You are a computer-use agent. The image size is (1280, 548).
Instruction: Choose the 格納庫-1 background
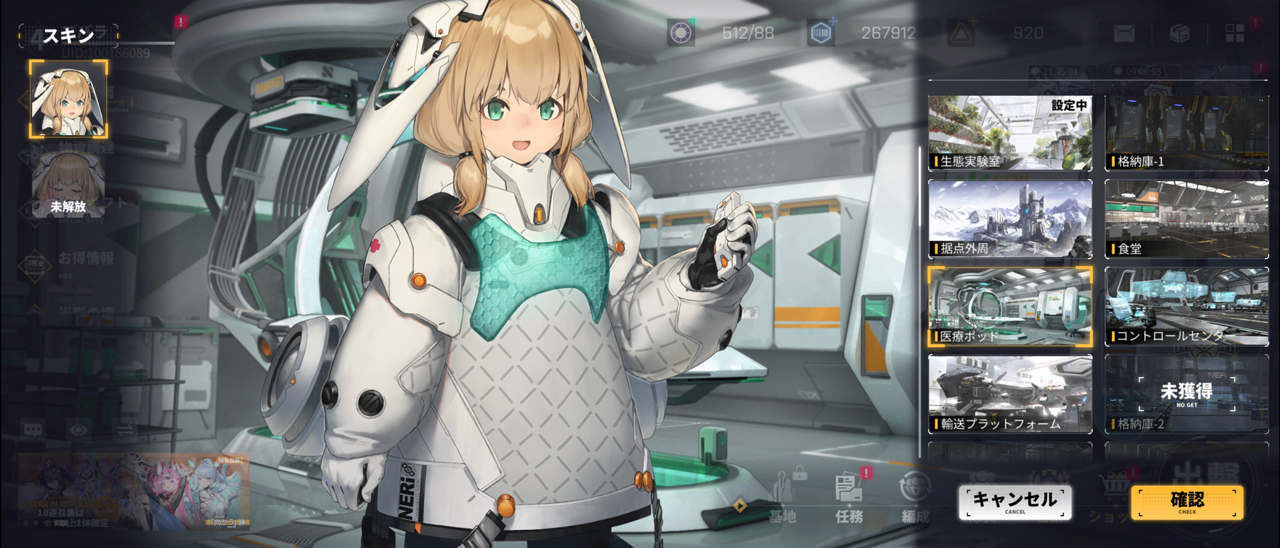coord(1186,133)
